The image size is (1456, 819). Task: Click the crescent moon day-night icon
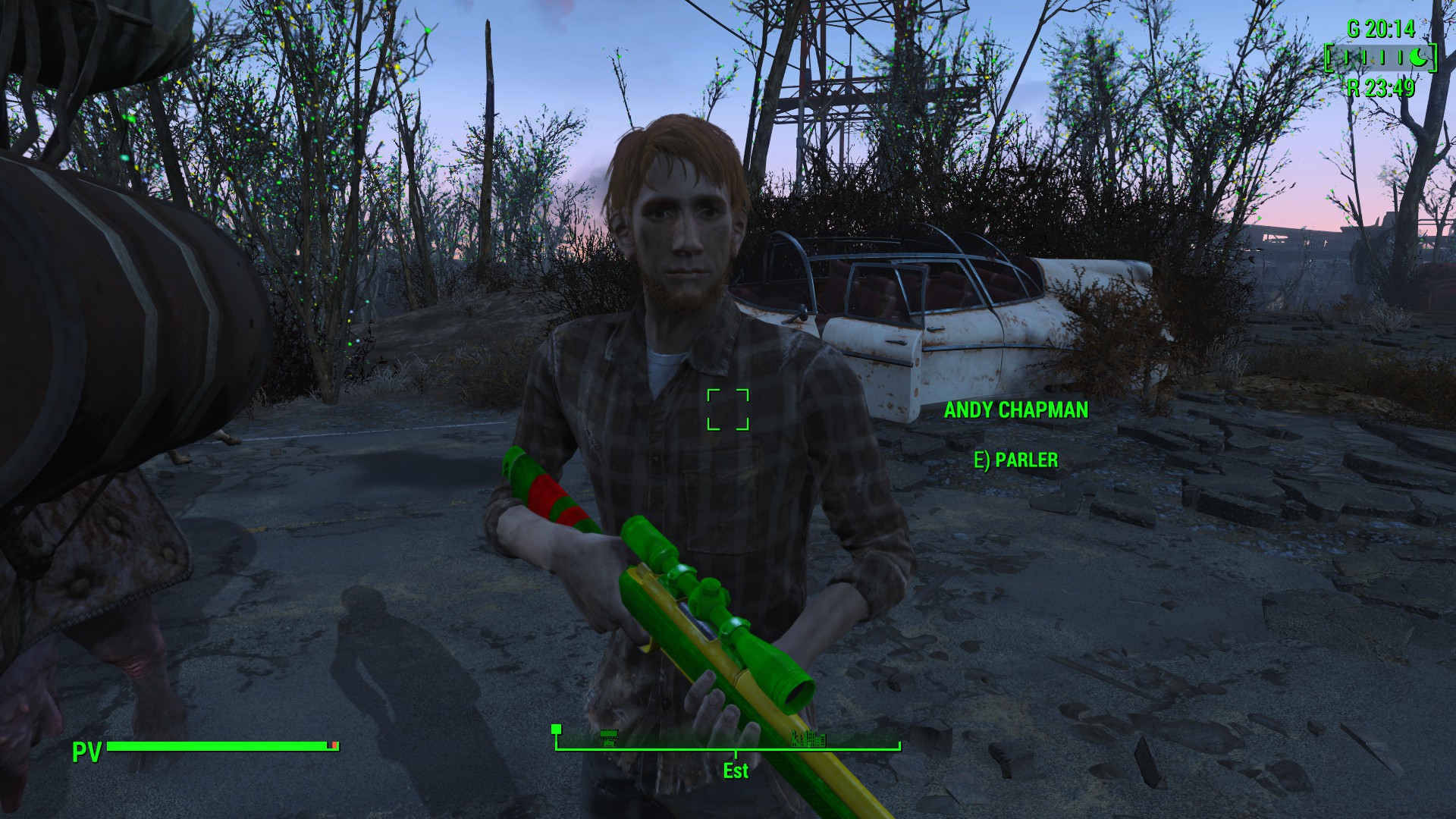click(x=1417, y=57)
